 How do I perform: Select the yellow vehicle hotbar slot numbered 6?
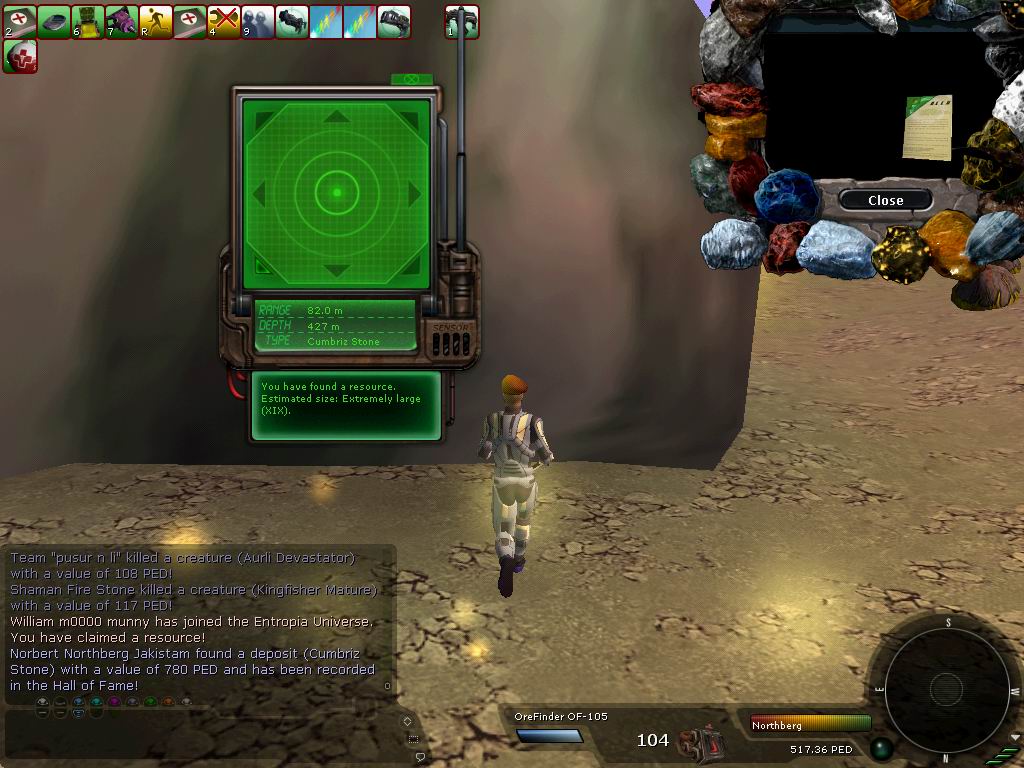[x=88, y=21]
